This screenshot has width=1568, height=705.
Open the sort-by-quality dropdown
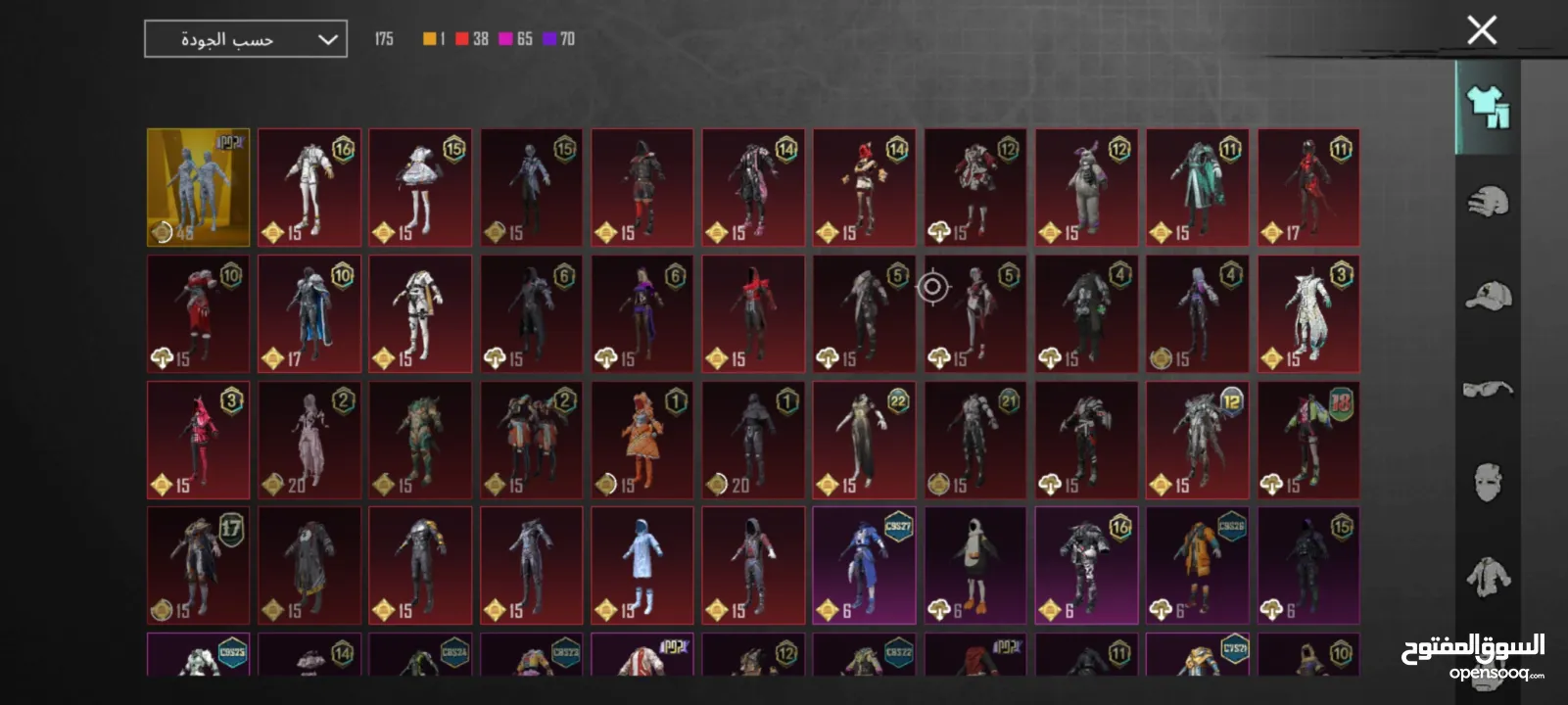point(246,39)
